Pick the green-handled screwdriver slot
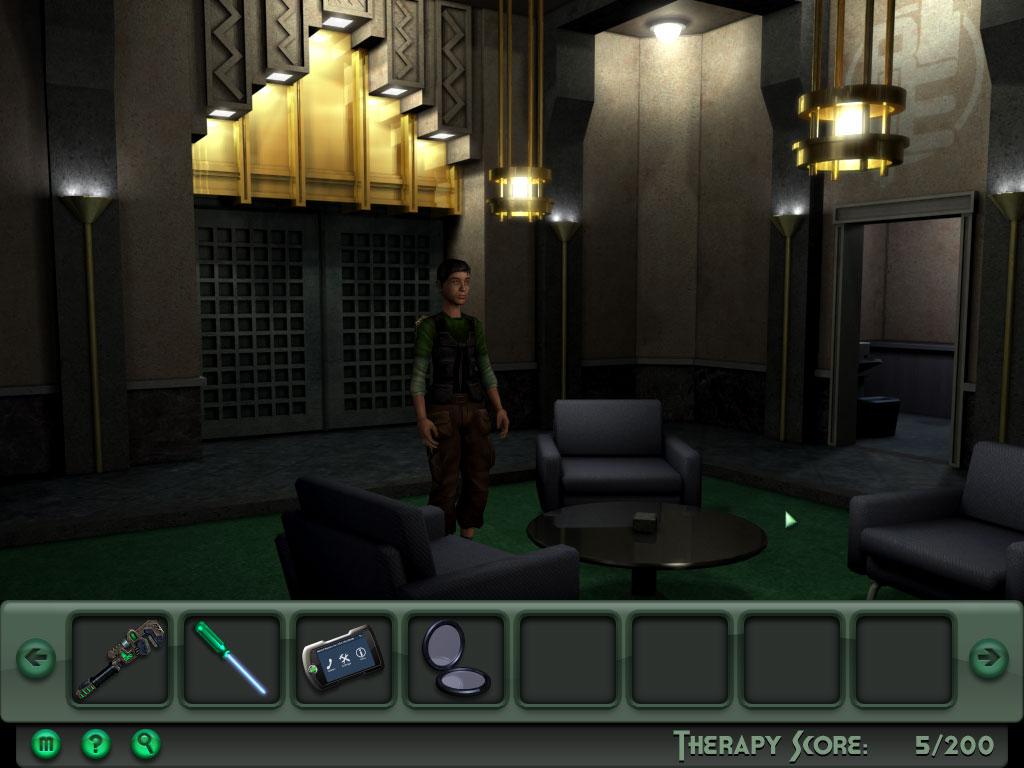The image size is (1024, 768). 231,659
